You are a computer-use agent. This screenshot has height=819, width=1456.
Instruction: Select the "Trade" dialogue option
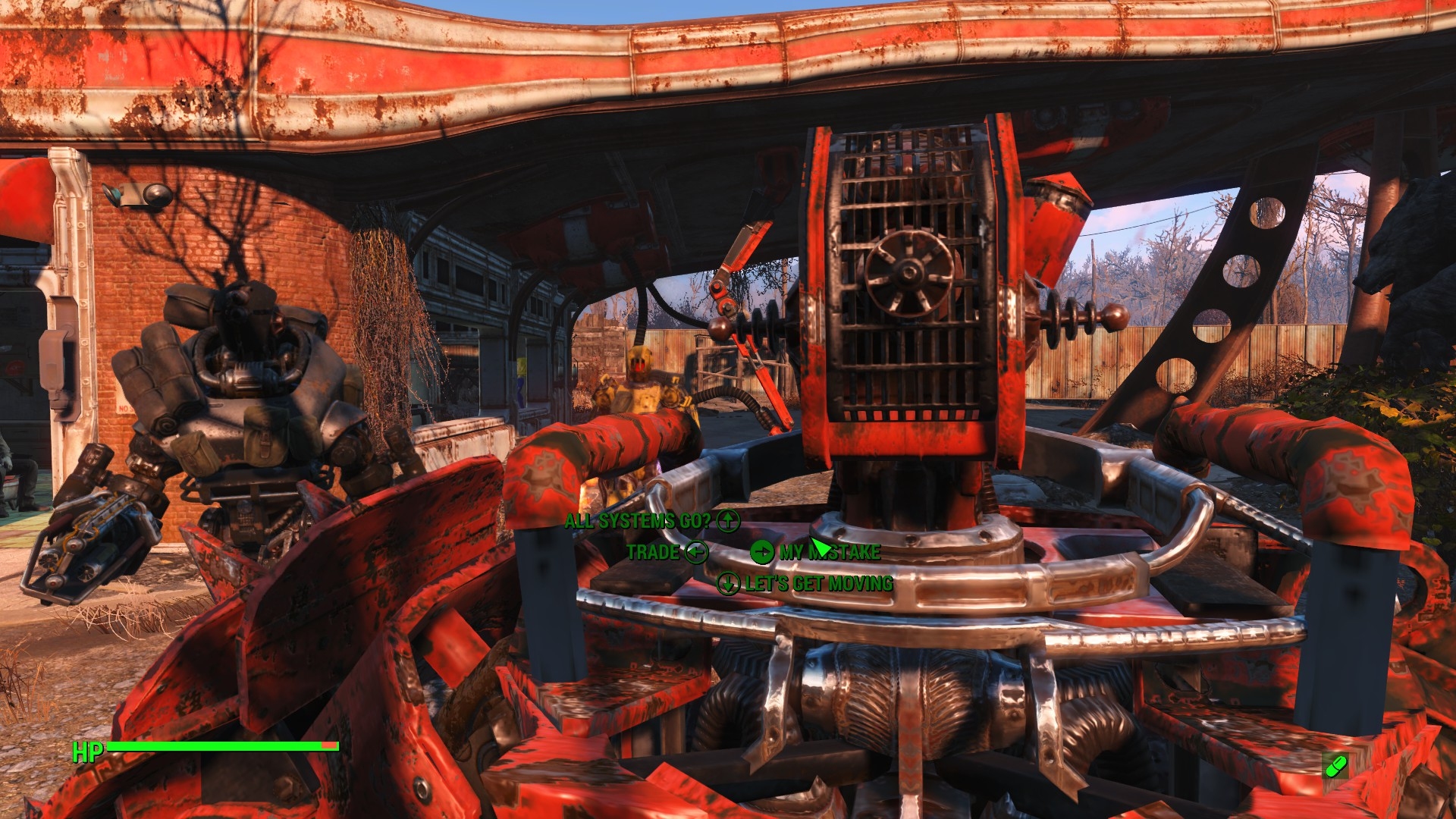(x=653, y=552)
